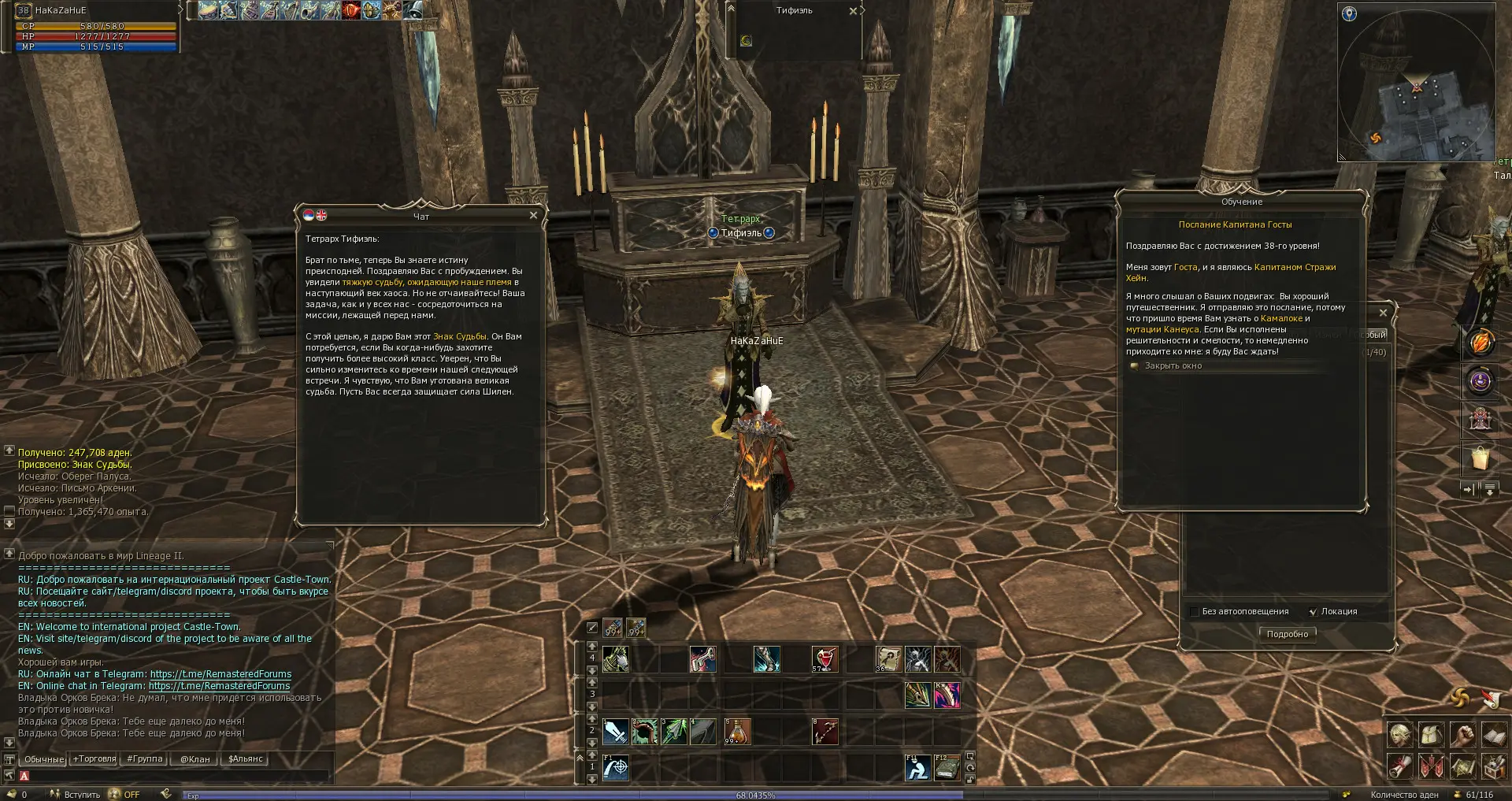Open the Telegram RemasteredForums link in chat
Image resolution: width=1512 pixels, height=801 pixels.
[220, 674]
